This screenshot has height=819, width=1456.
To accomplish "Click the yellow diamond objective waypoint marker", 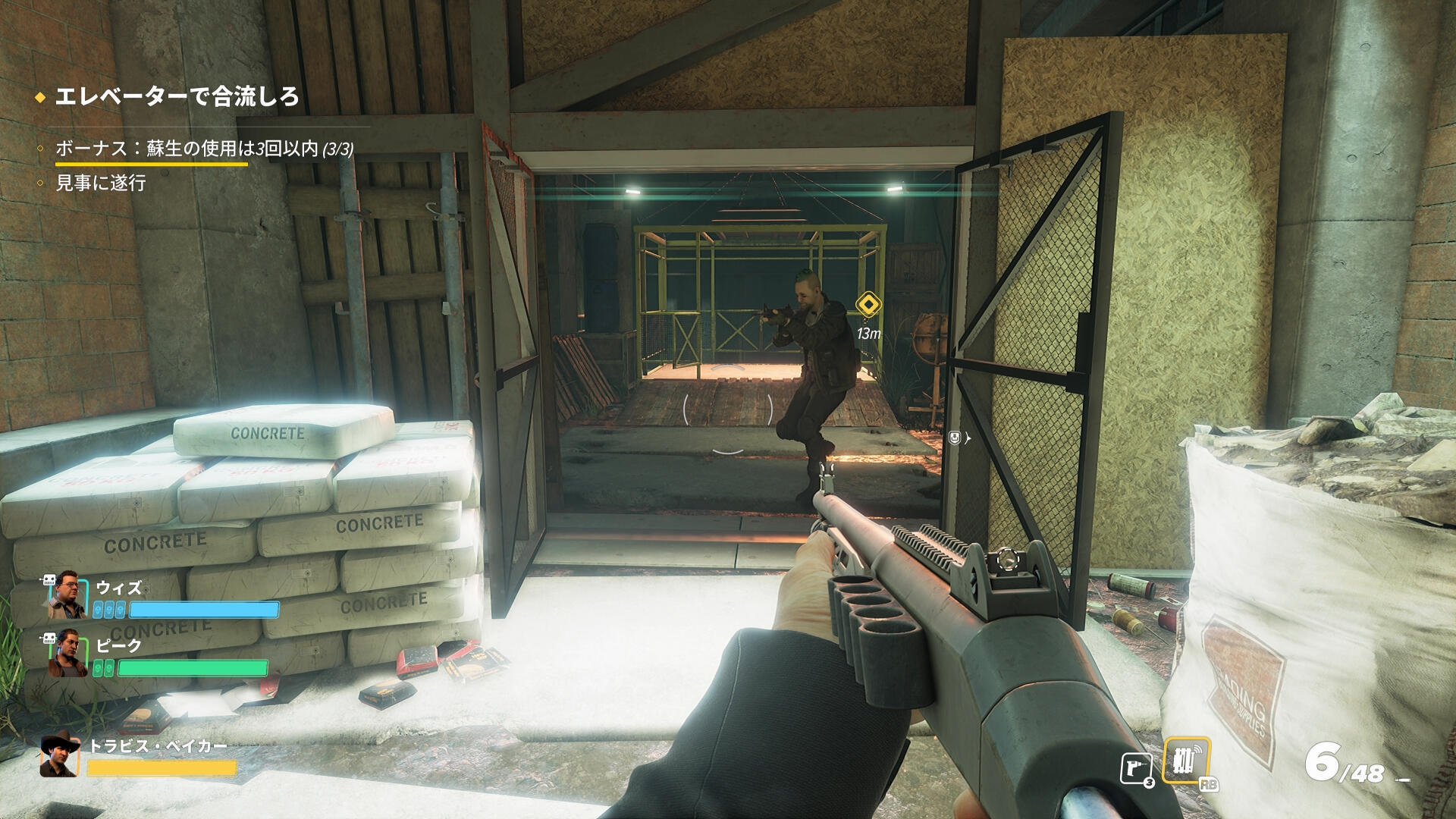I will (868, 305).
